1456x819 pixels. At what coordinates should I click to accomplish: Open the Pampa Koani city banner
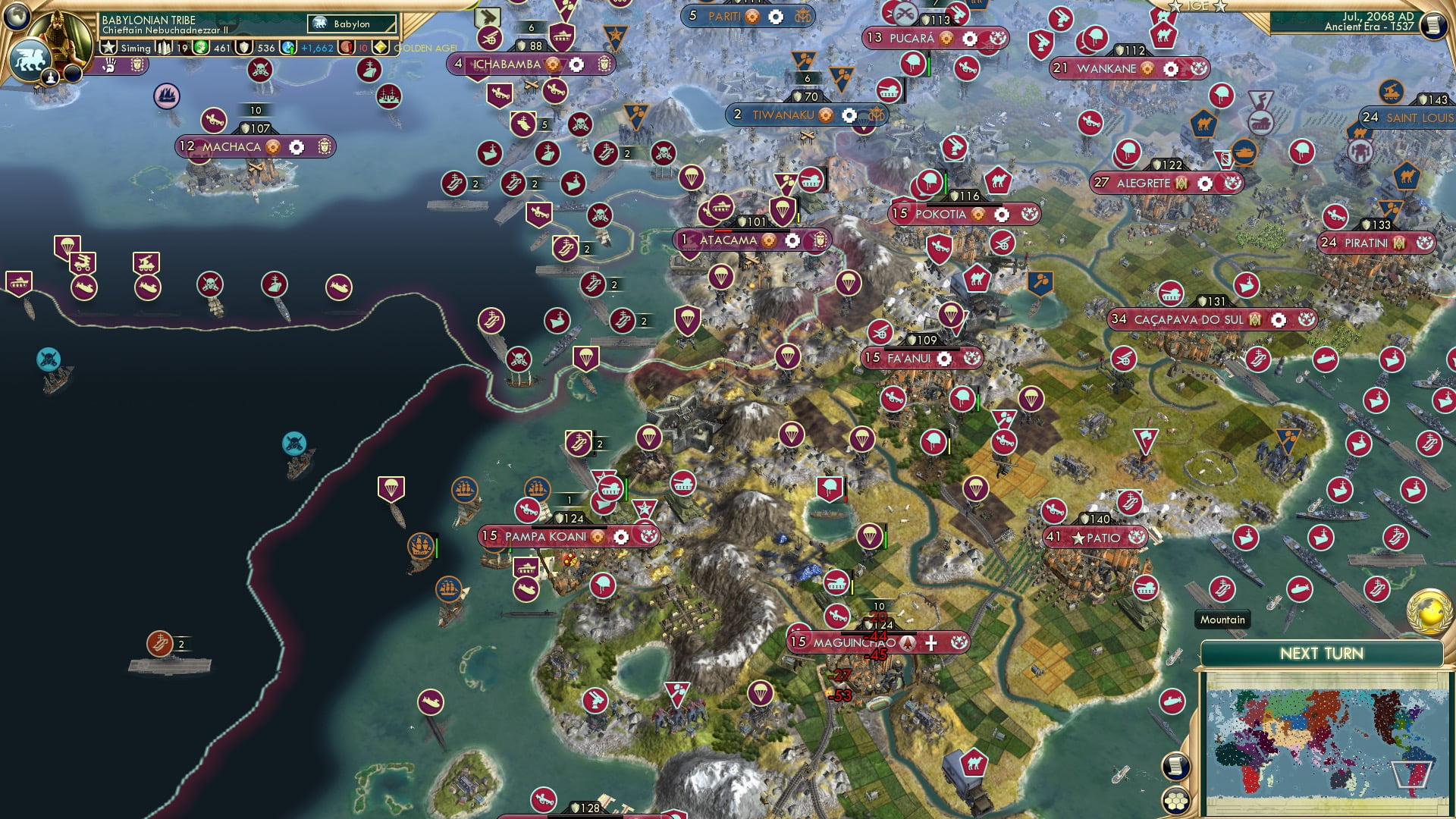point(546,536)
